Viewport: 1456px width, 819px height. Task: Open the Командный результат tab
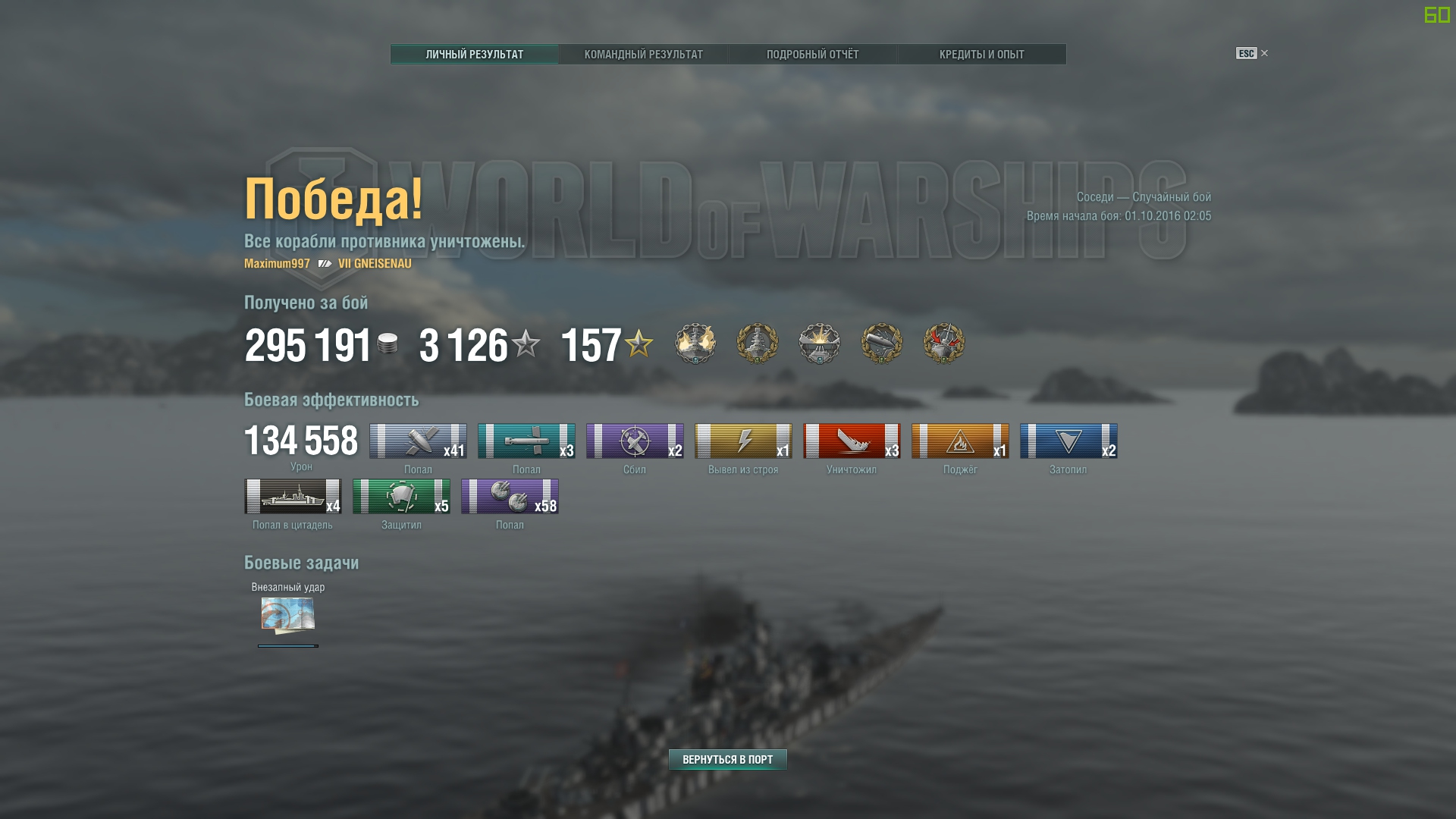(x=643, y=54)
